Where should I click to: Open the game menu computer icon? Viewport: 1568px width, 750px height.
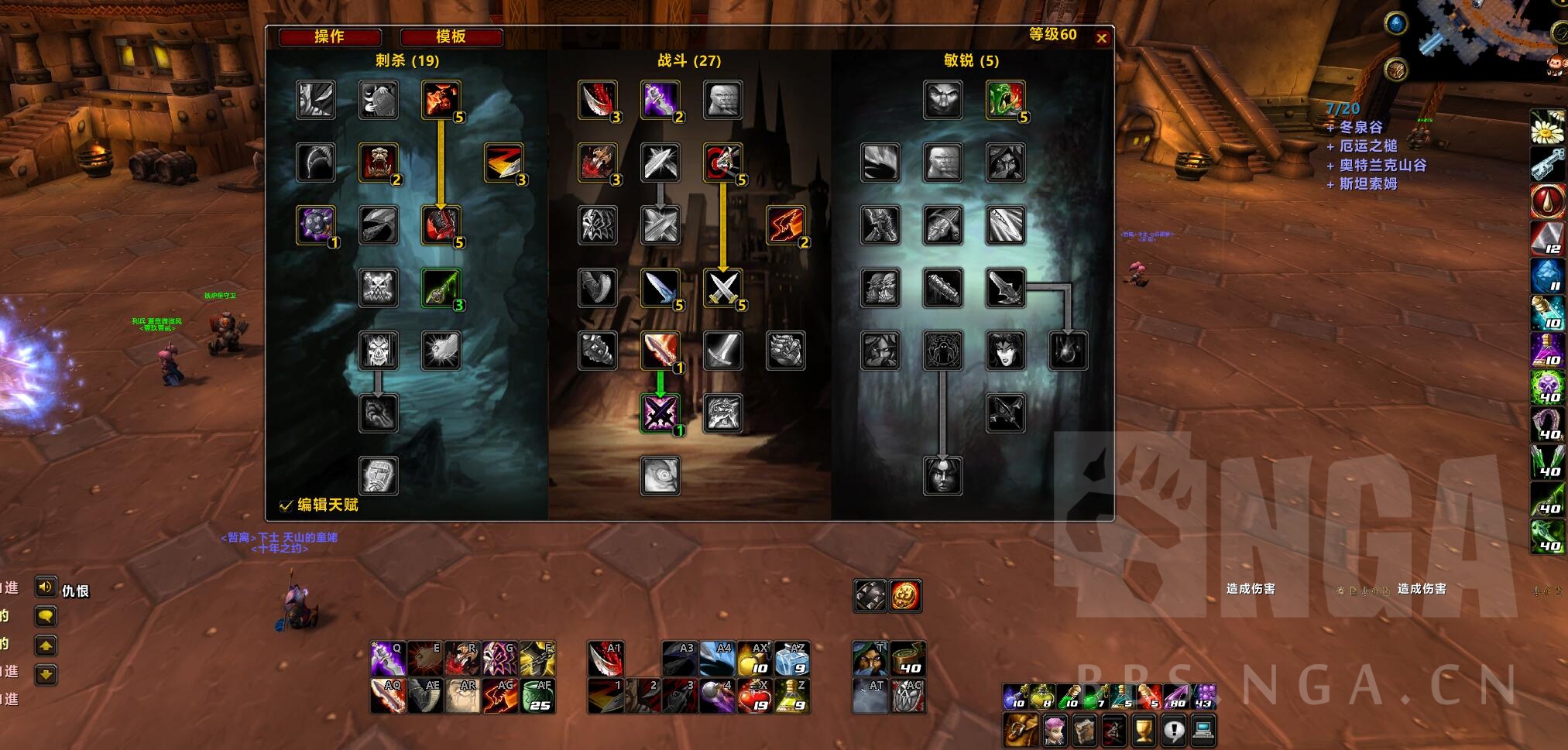coord(1203,729)
